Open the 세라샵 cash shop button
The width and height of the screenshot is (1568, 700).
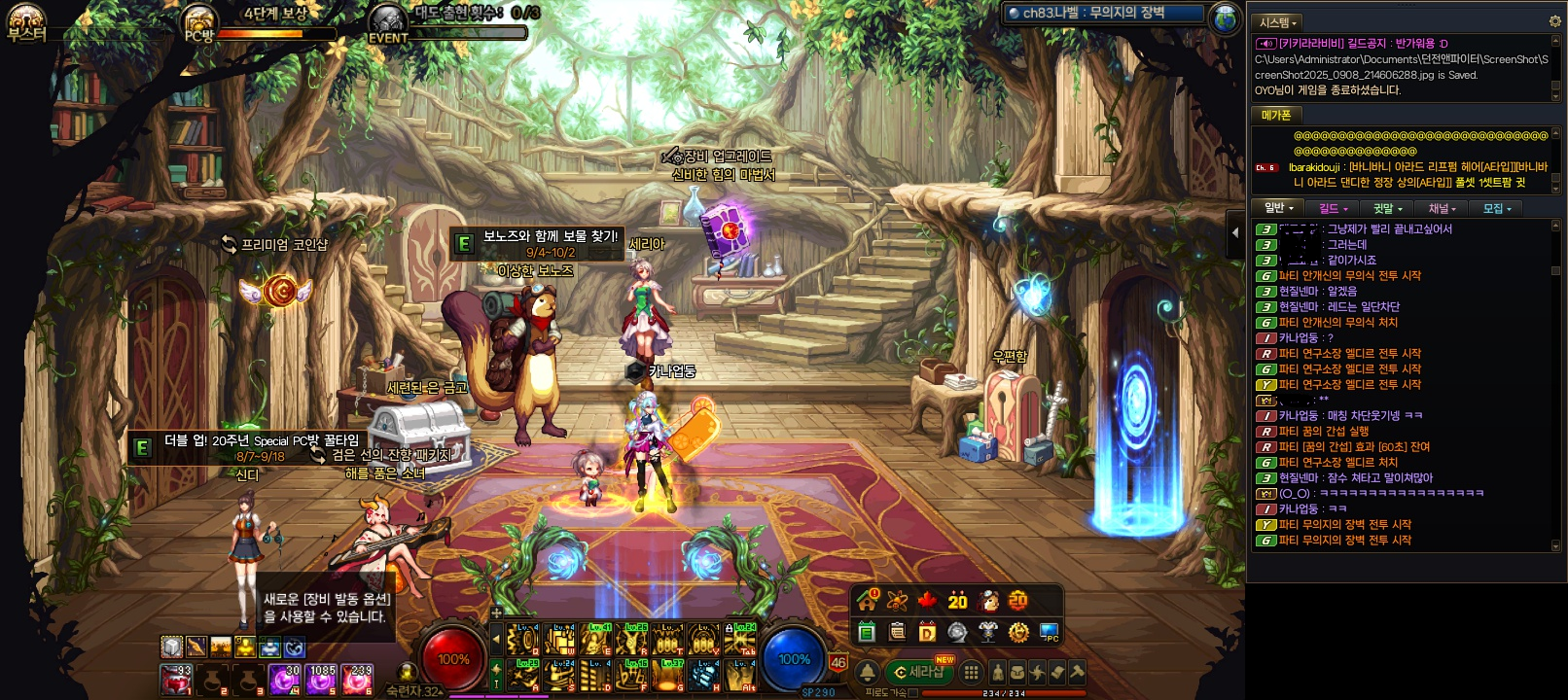[920, 672]
